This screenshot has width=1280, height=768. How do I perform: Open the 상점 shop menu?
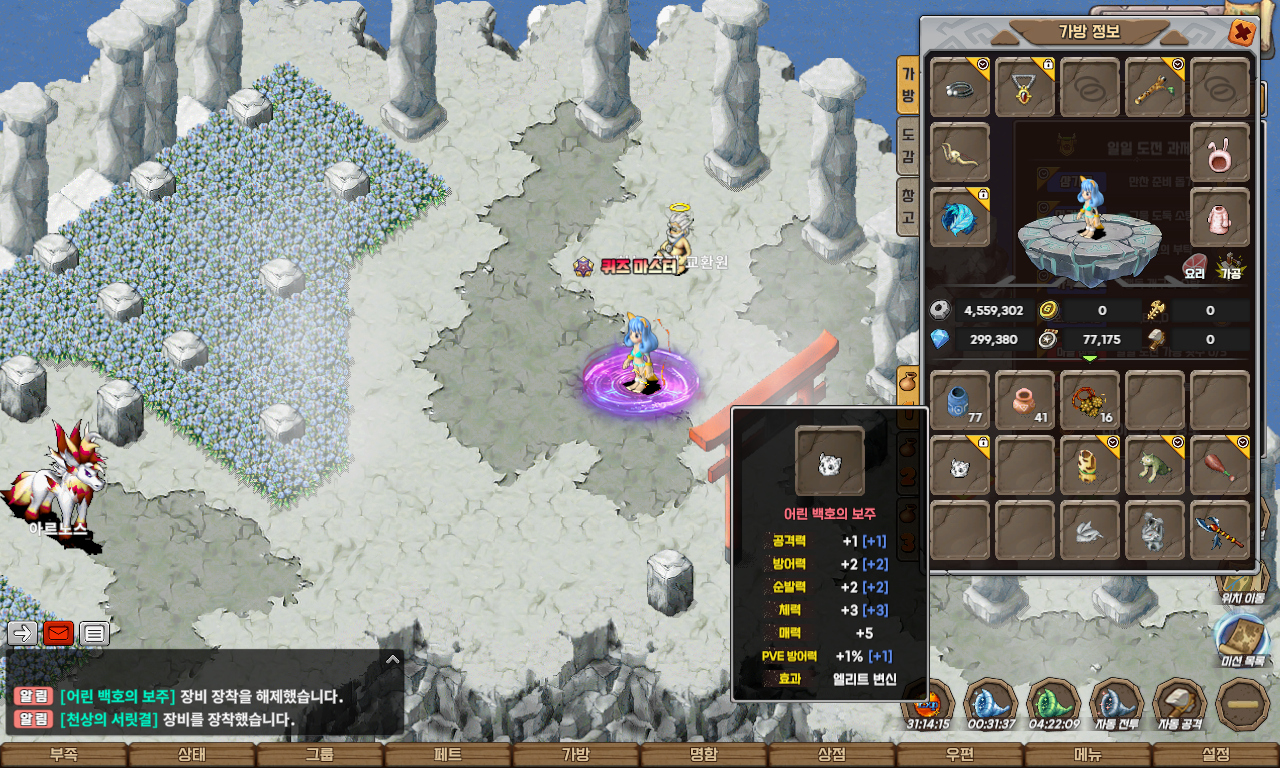click(831, 755)
